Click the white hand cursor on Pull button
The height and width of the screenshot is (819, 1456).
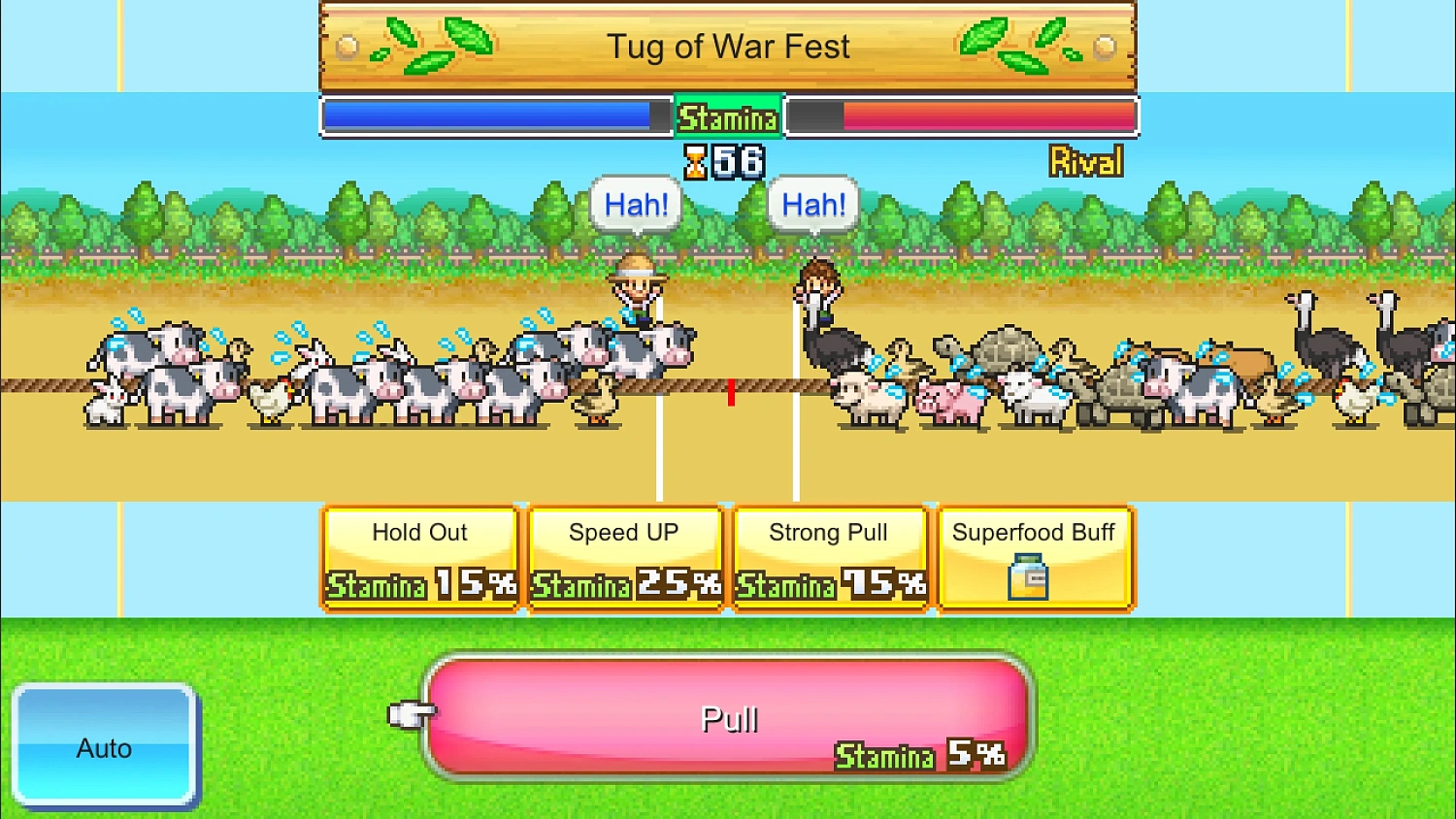click(412, 715)
